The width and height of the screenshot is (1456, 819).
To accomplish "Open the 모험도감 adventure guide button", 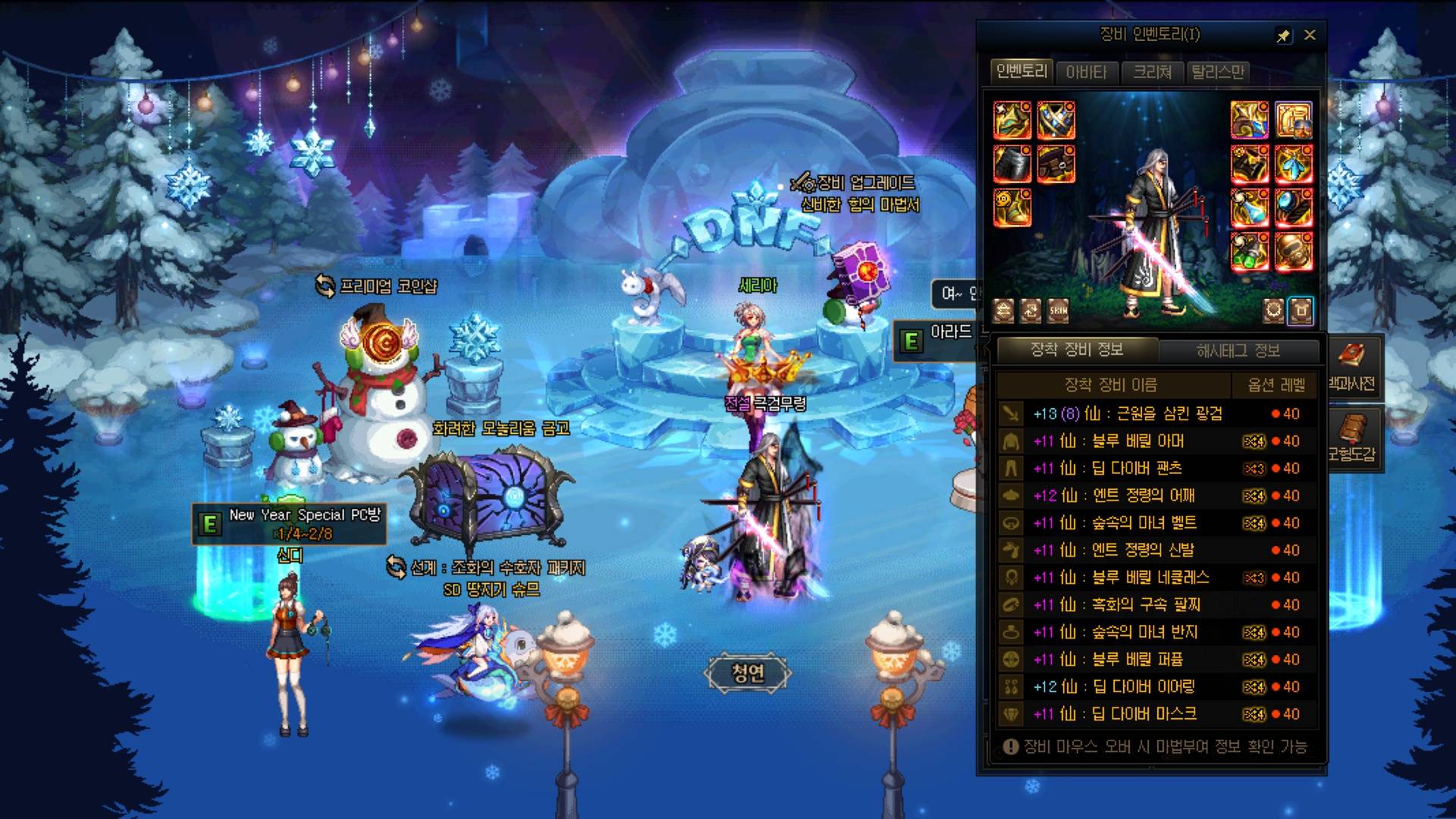I will 1352,438.
